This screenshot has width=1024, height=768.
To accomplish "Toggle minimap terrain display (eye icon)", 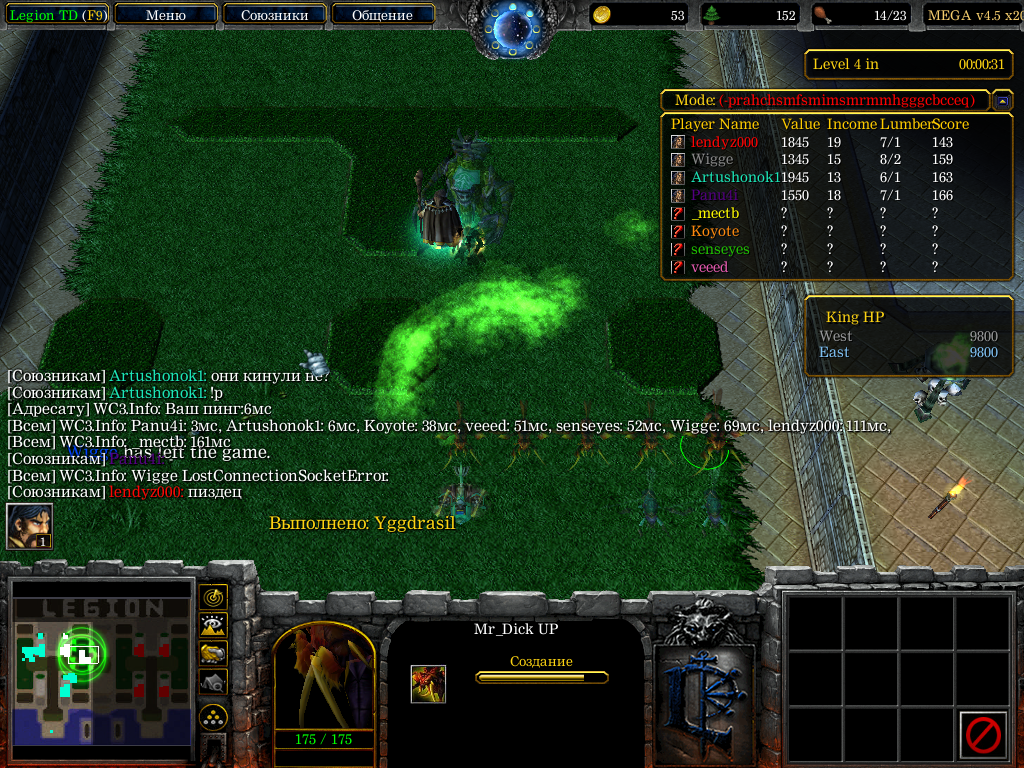I will [212, 625].
